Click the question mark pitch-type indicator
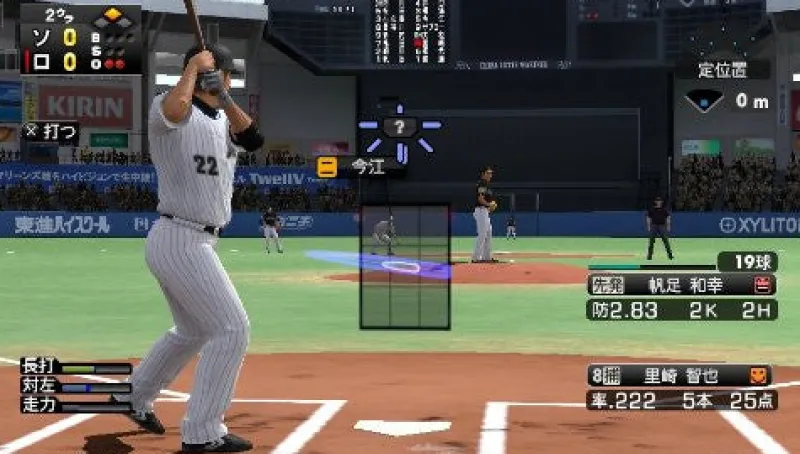 tap(399, 127)
